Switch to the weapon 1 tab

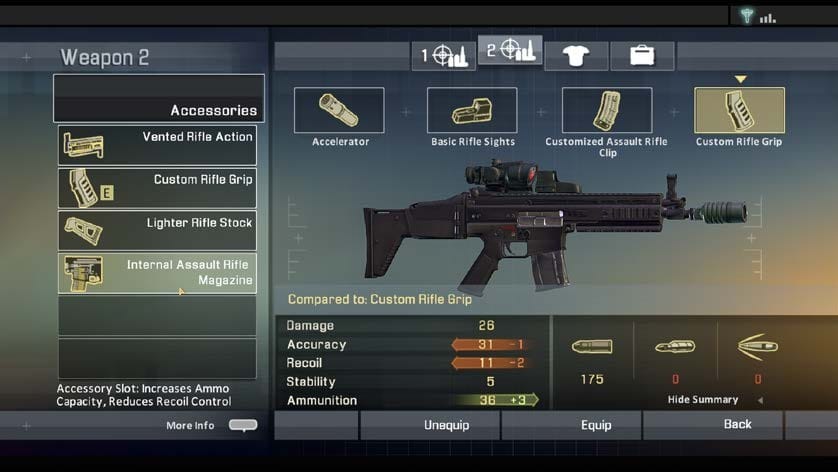click(444, 55)
